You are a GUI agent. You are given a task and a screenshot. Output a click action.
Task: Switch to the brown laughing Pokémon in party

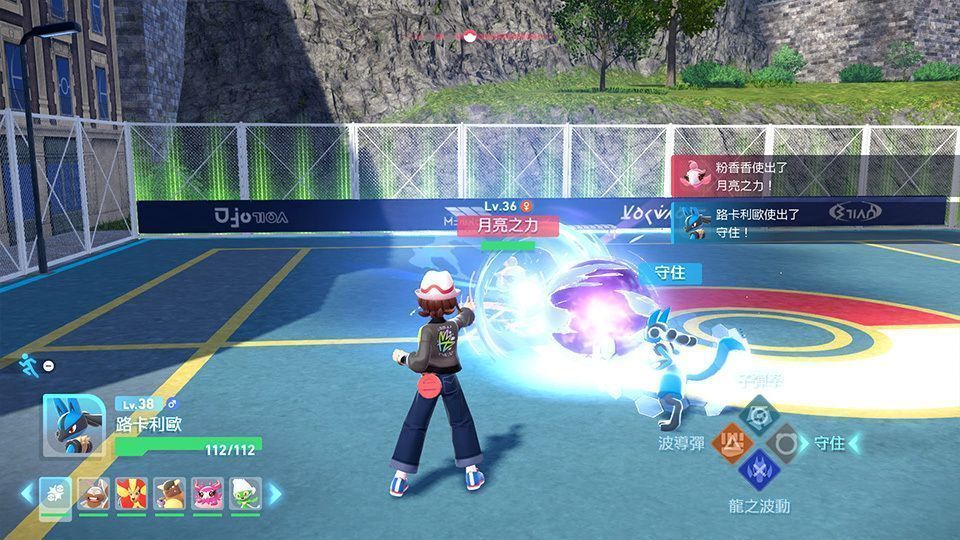93,493
